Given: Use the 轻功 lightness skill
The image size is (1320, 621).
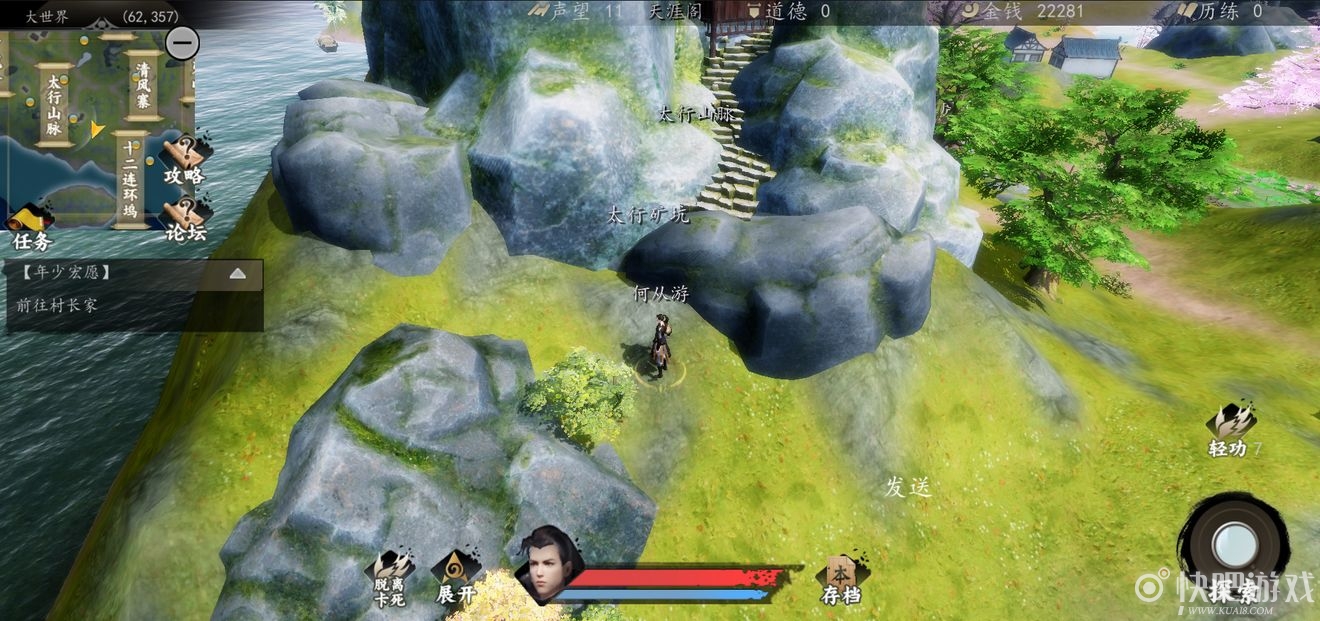Looking at the screenshot, I should pos(1229,430).
